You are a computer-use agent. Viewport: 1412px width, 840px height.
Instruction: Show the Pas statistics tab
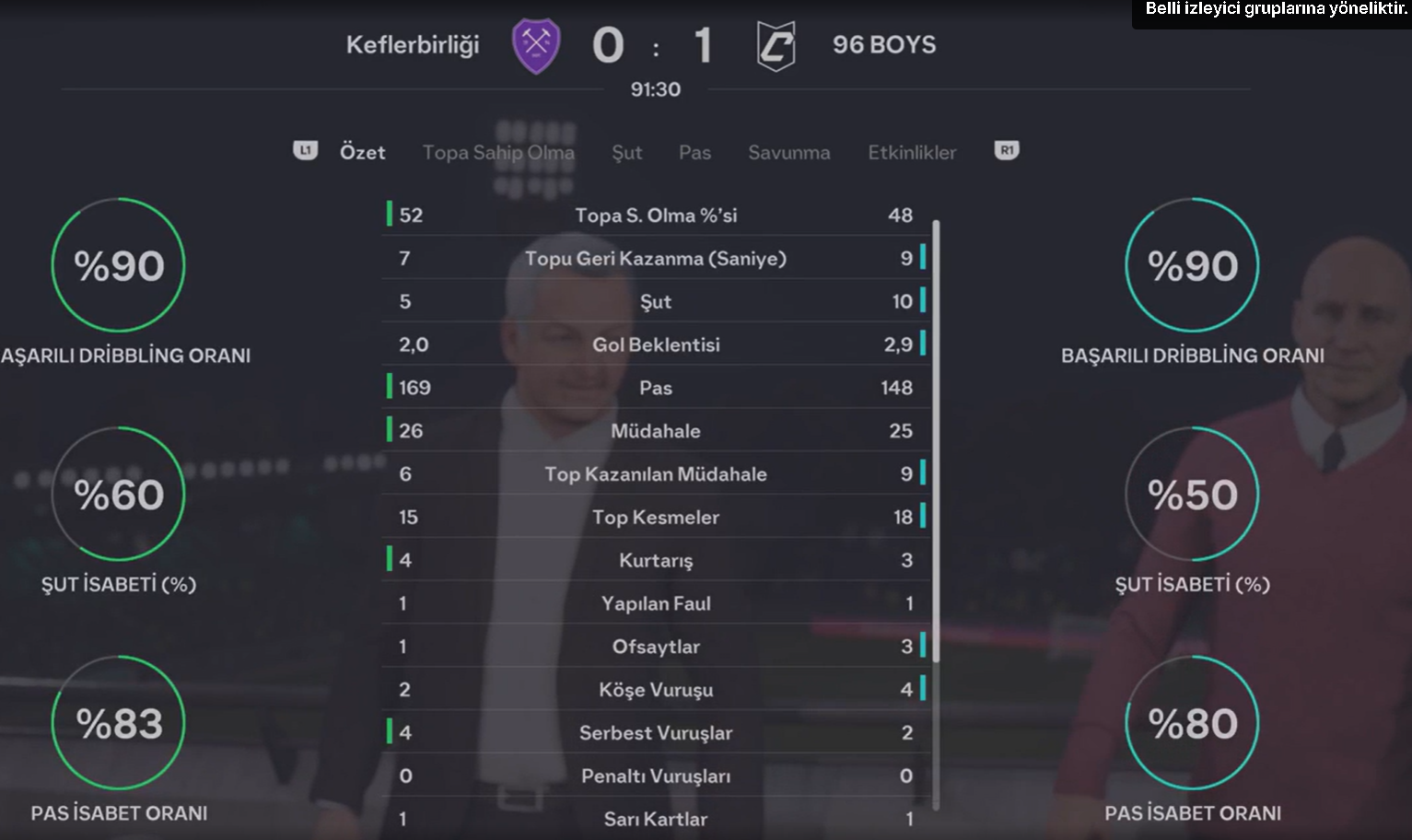694,152
